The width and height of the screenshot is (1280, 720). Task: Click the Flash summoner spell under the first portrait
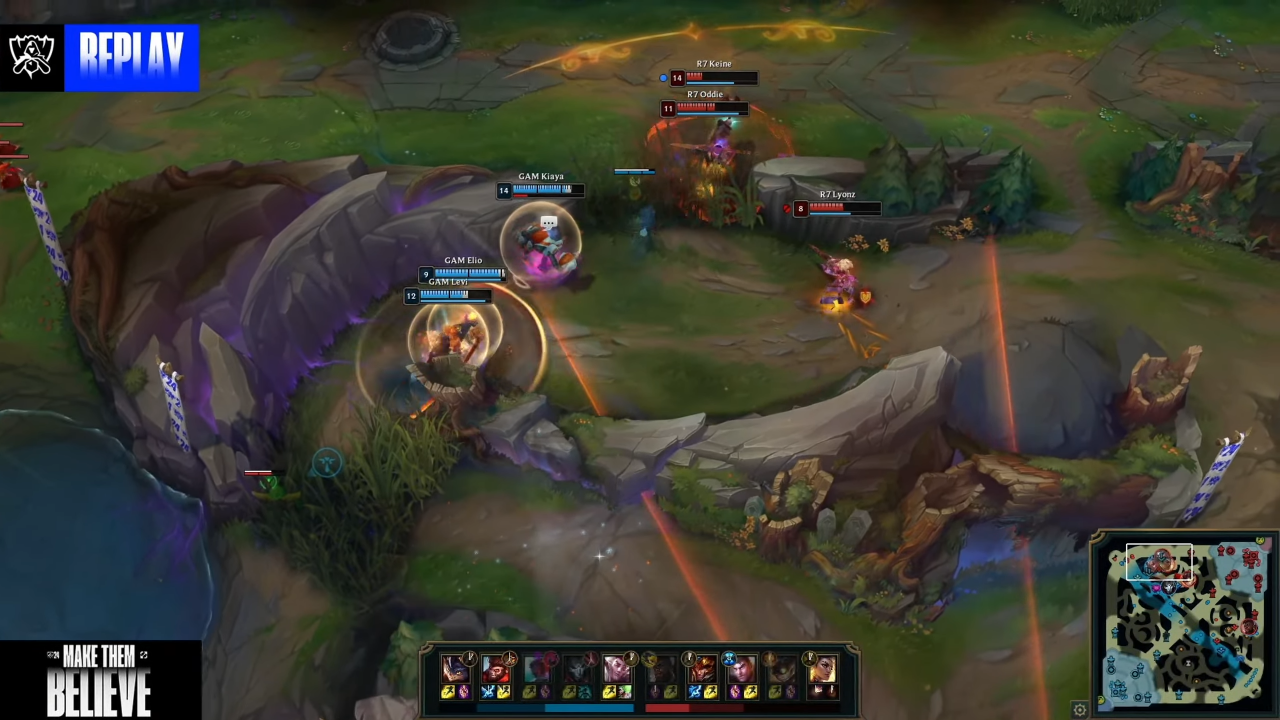(448, 690)
